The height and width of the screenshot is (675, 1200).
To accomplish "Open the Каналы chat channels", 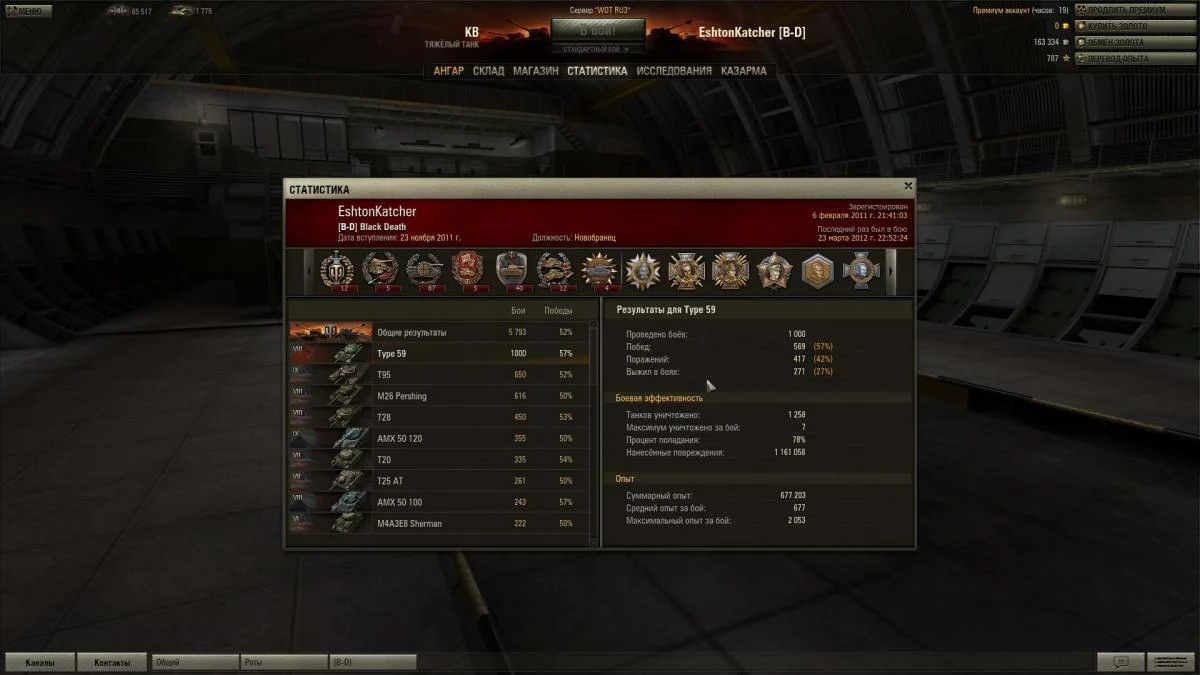I will (x=40, y=662).
